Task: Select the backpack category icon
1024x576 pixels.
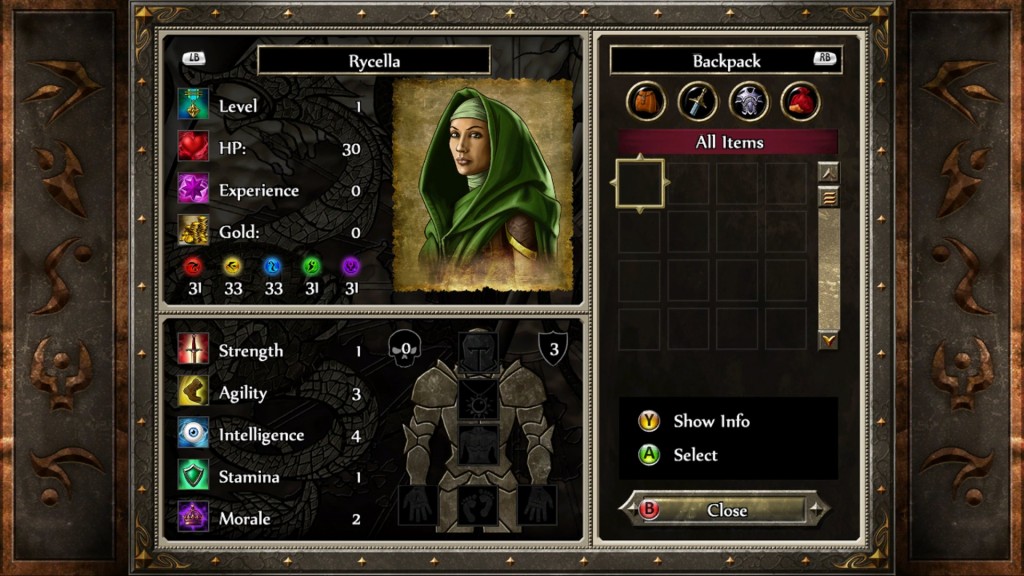Action: pos(647,101)
